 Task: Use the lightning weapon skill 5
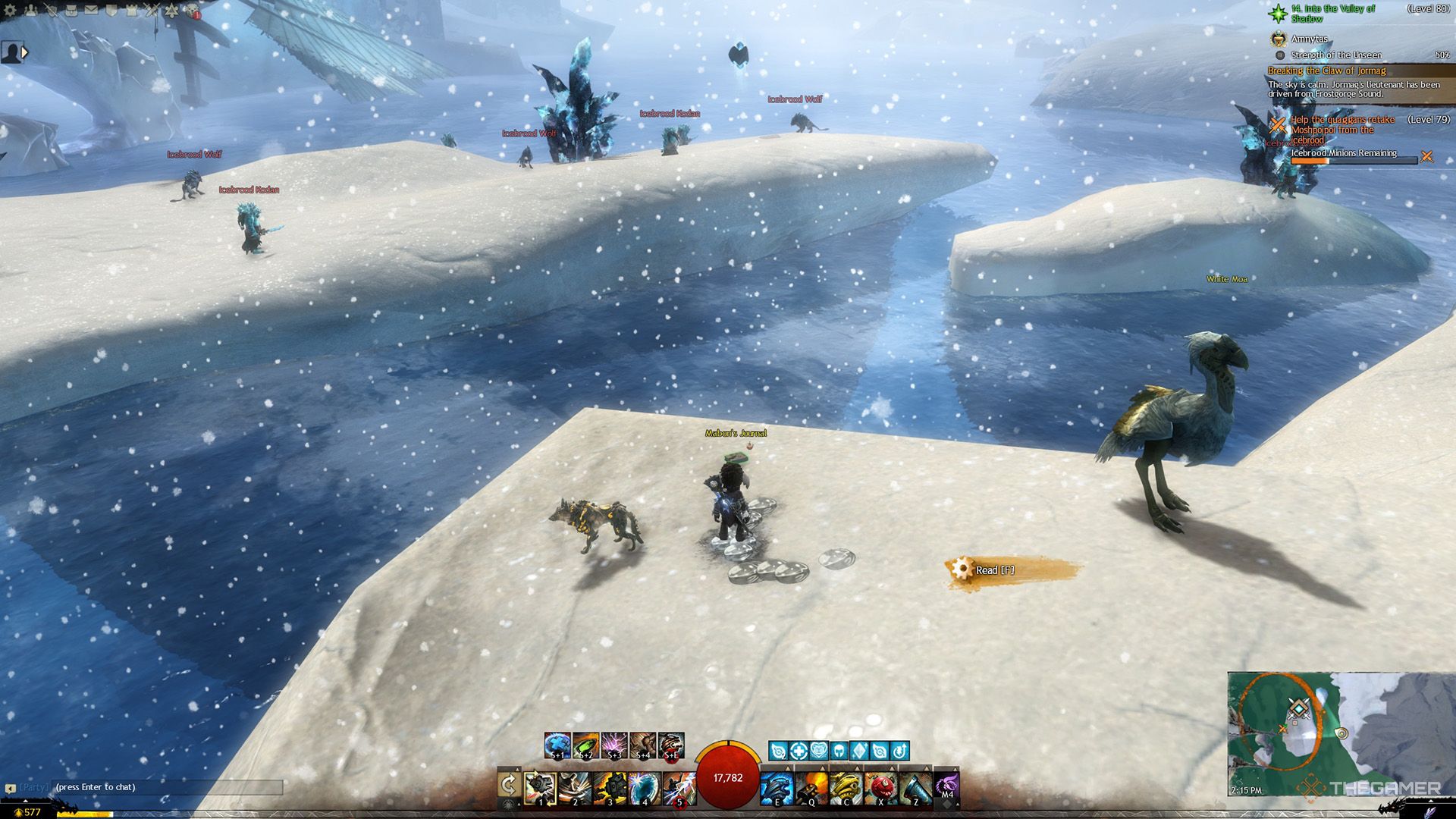coord(679,788)
